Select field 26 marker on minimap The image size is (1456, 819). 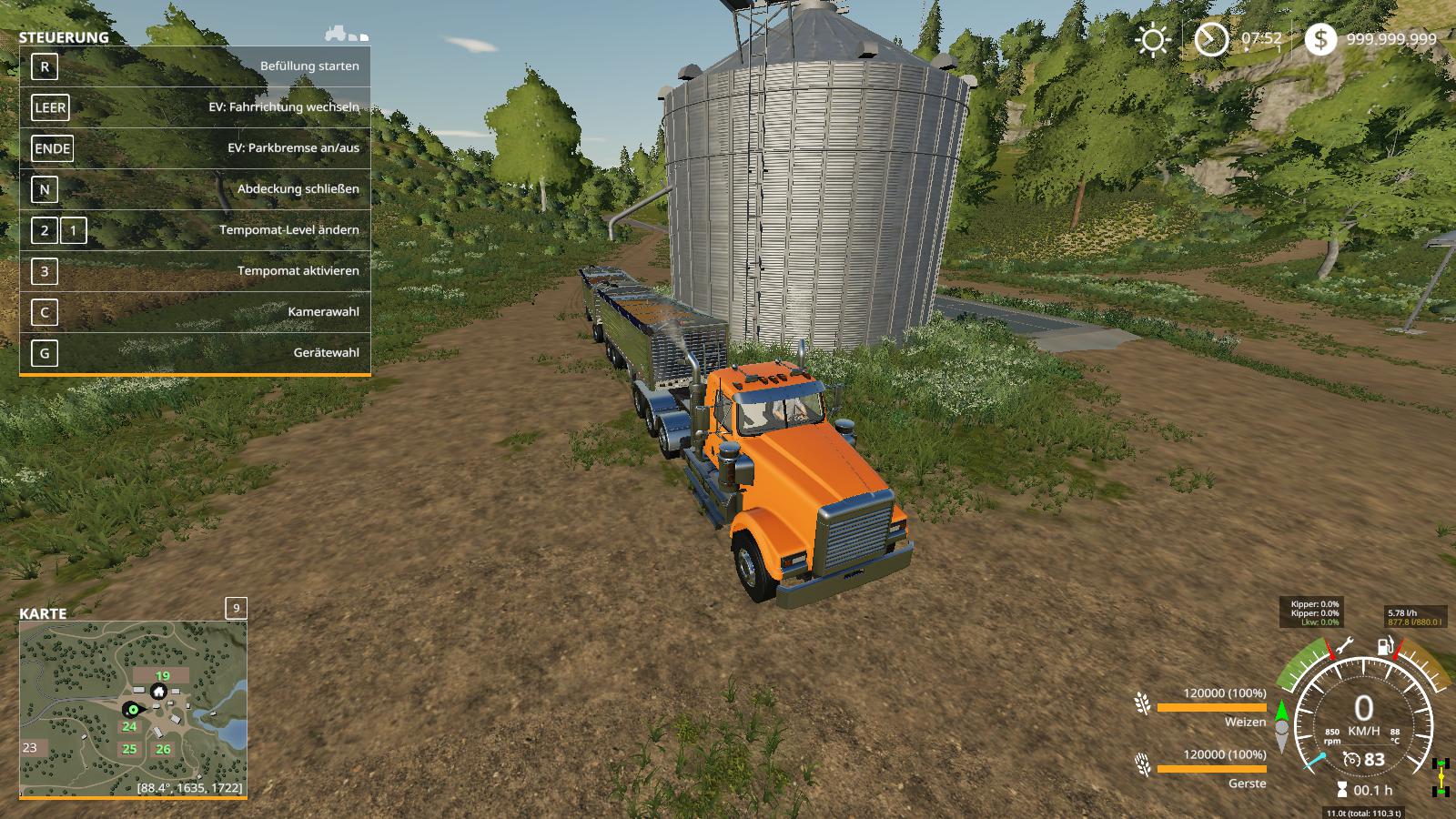click(x=163, y=749)
